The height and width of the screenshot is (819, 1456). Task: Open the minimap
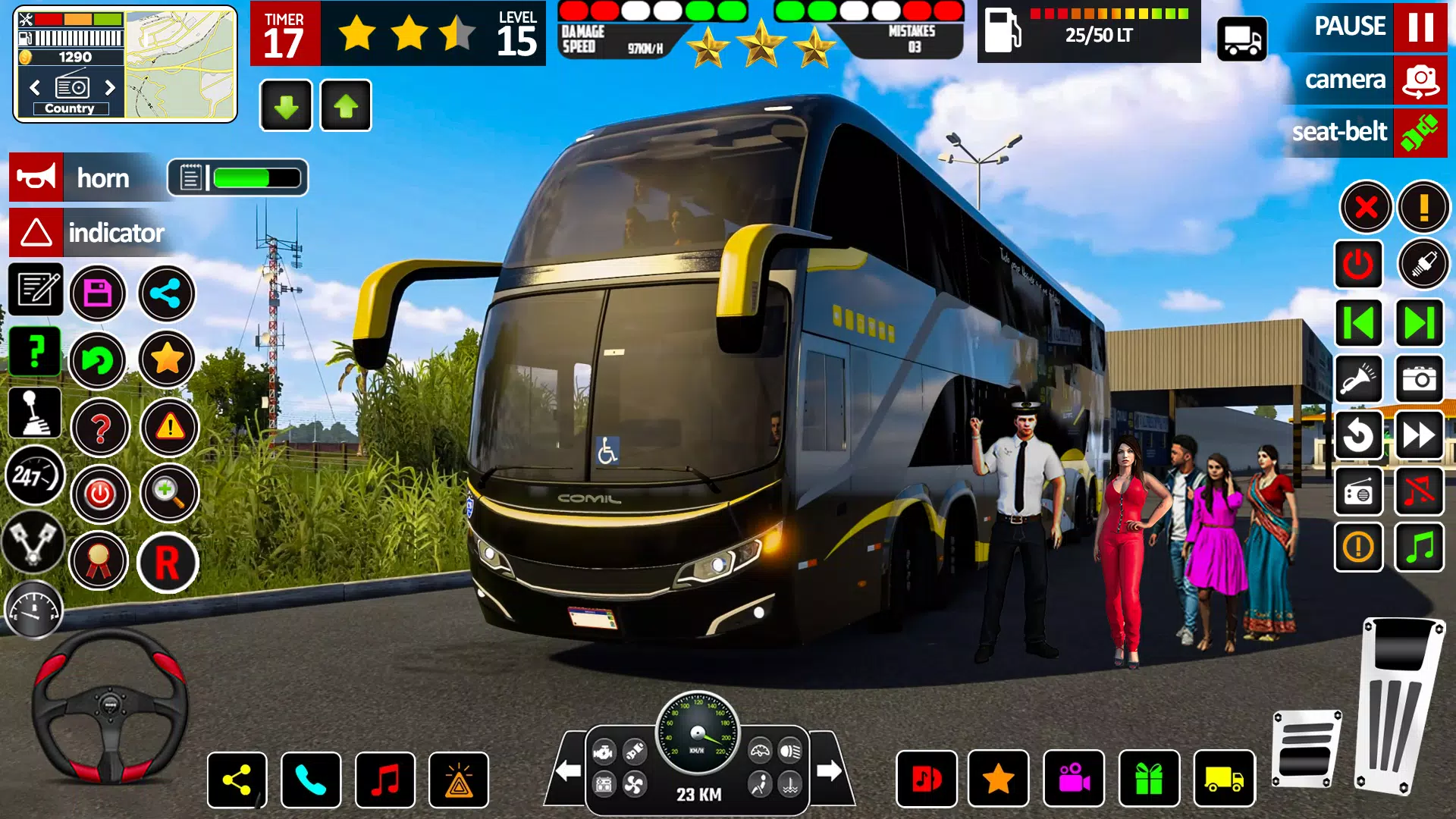point(180,64)
